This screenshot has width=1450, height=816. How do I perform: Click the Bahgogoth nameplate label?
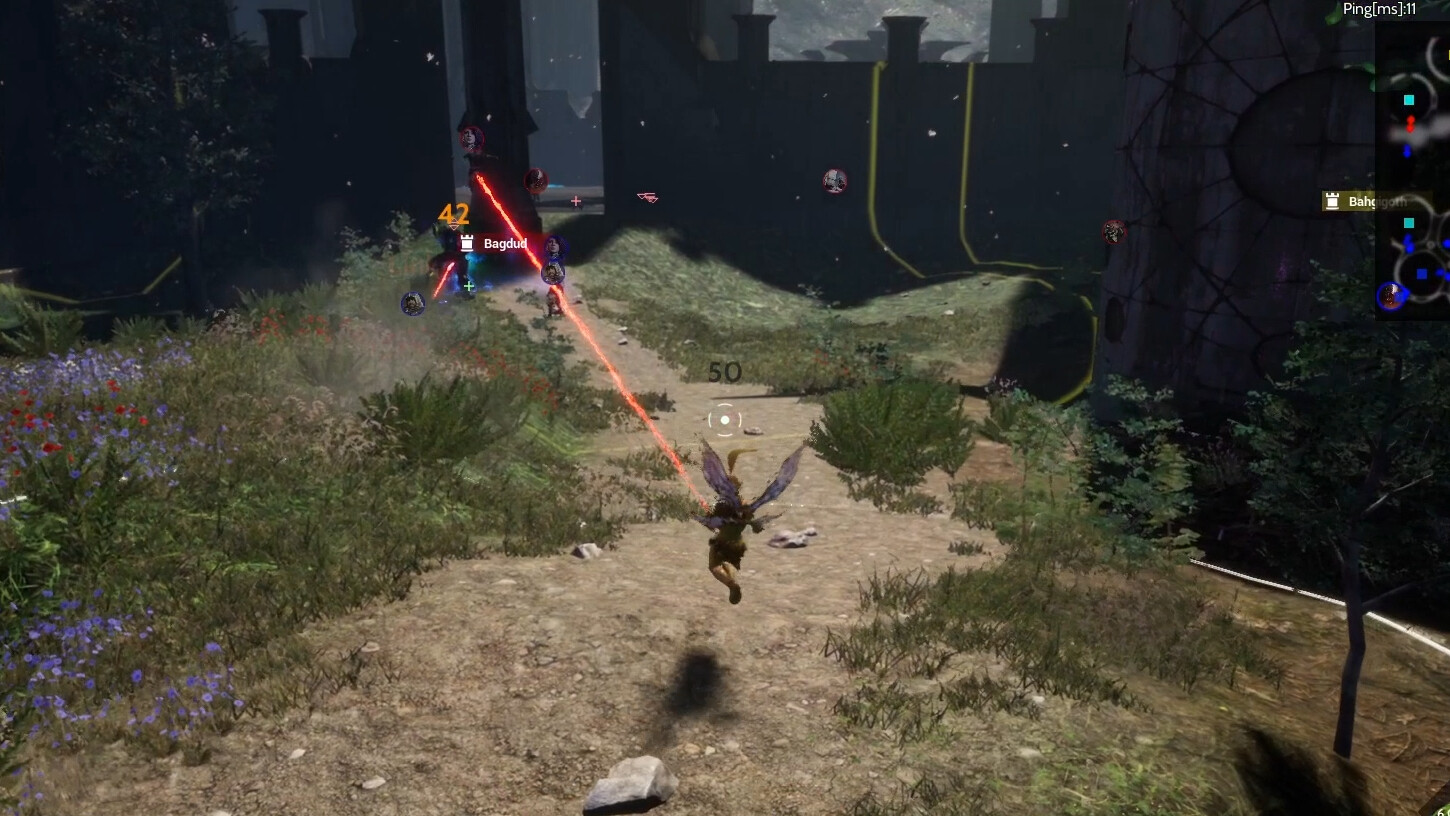(x=1380, y=201)
